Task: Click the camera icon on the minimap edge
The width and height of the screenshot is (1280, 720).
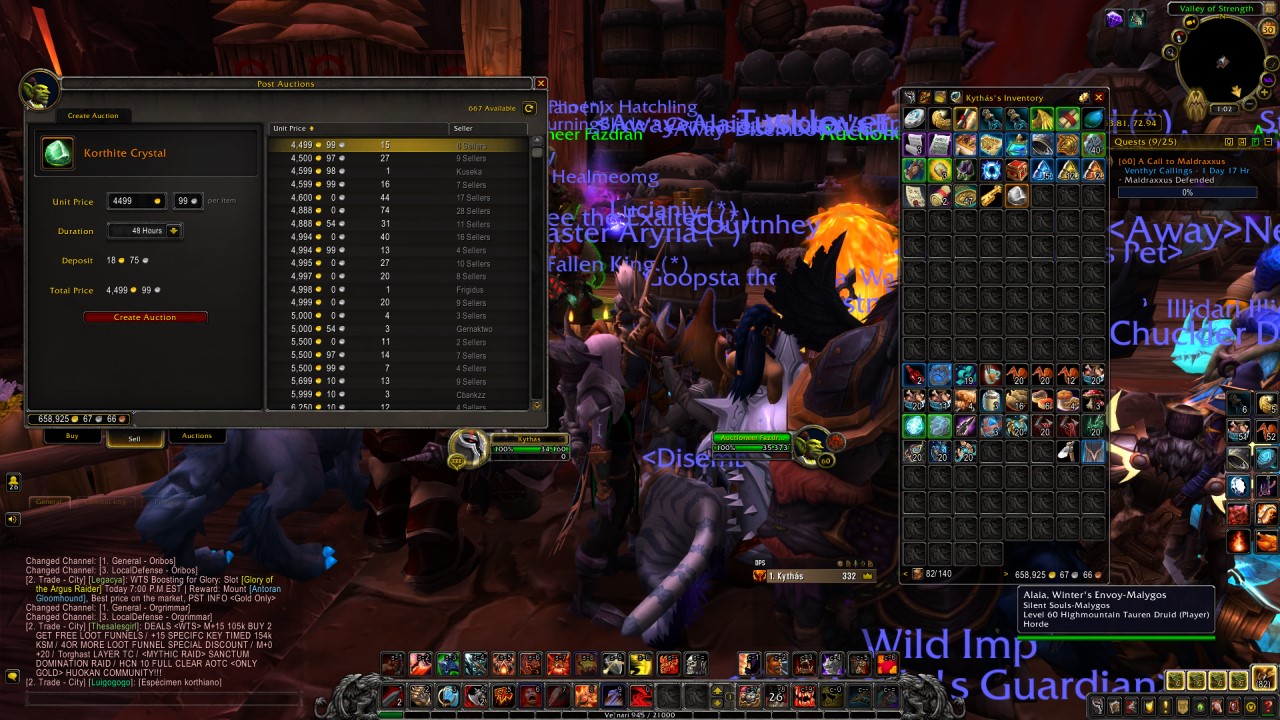Action: [1190, 21]
